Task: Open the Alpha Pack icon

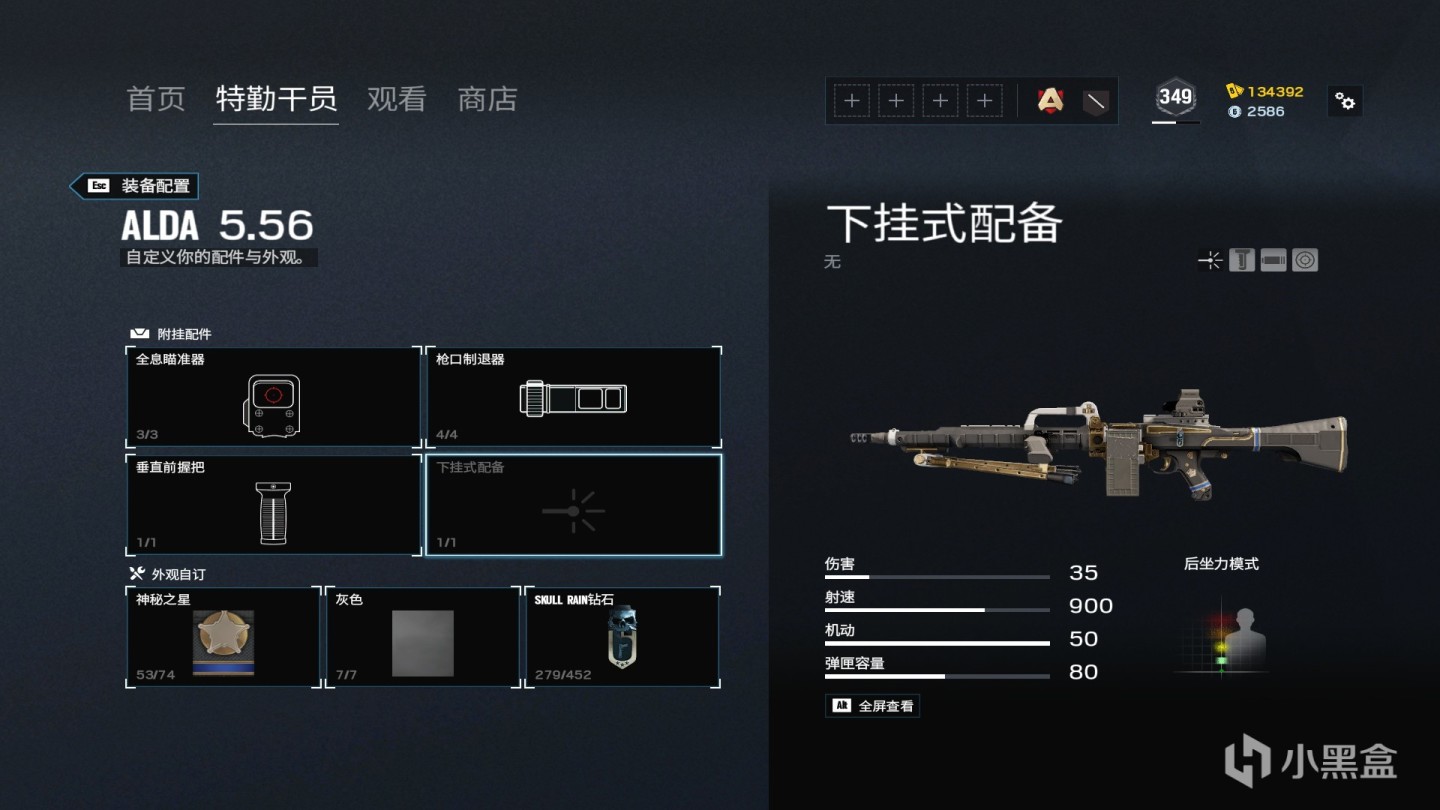Action: 1050,100
